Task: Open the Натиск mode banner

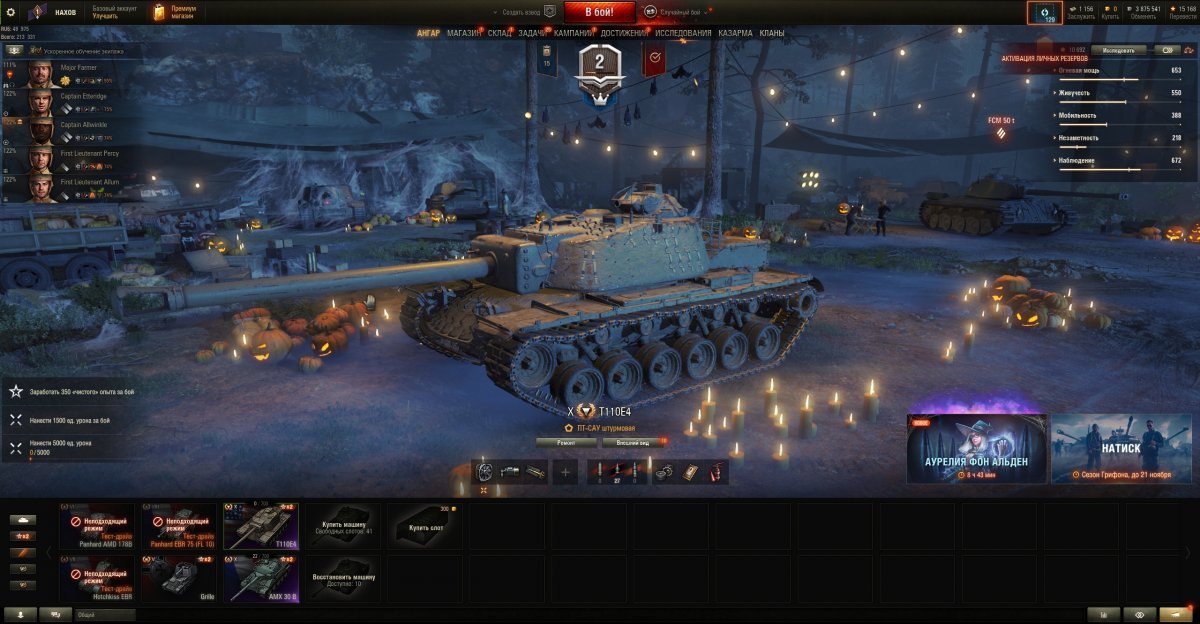Action: (1121, 449)
